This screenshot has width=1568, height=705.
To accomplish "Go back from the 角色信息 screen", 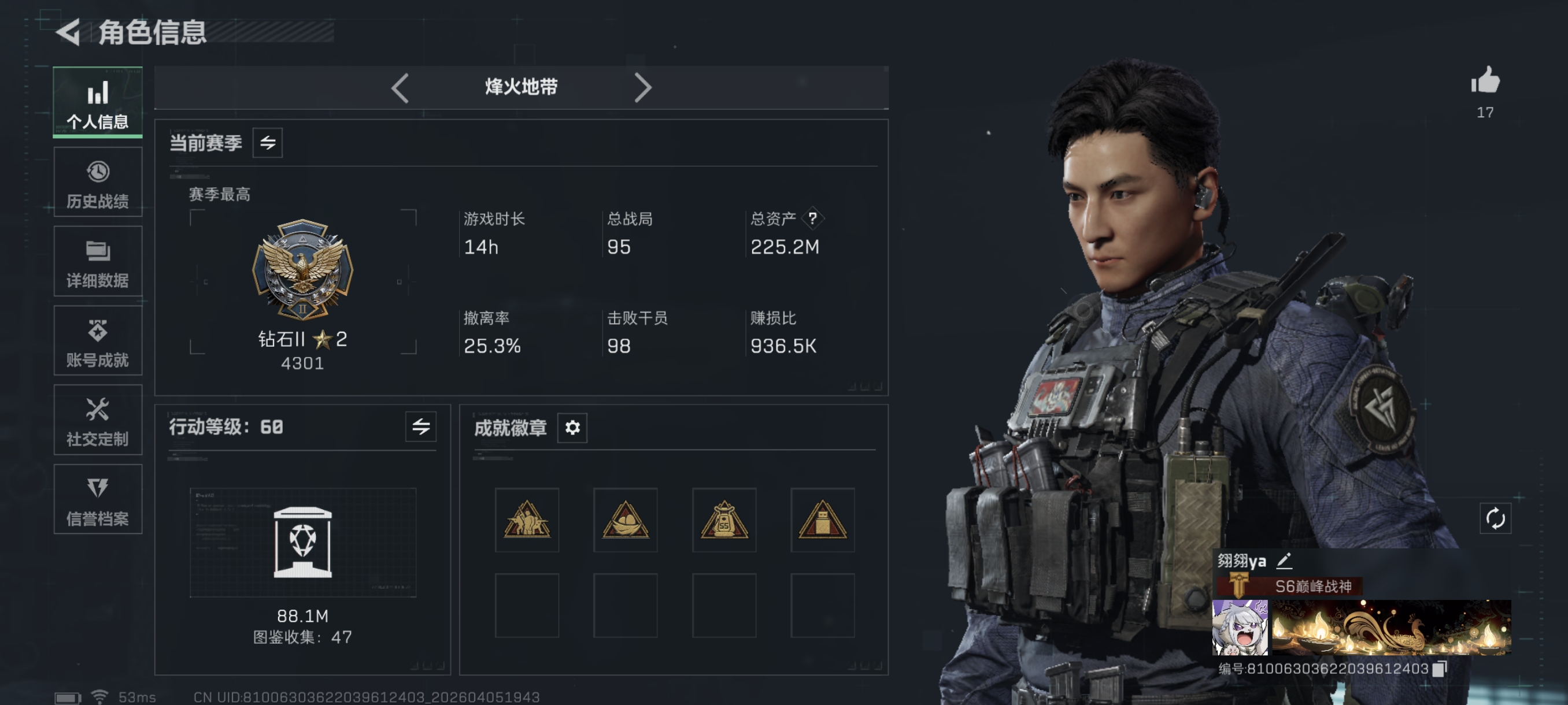I will (68, 32).
